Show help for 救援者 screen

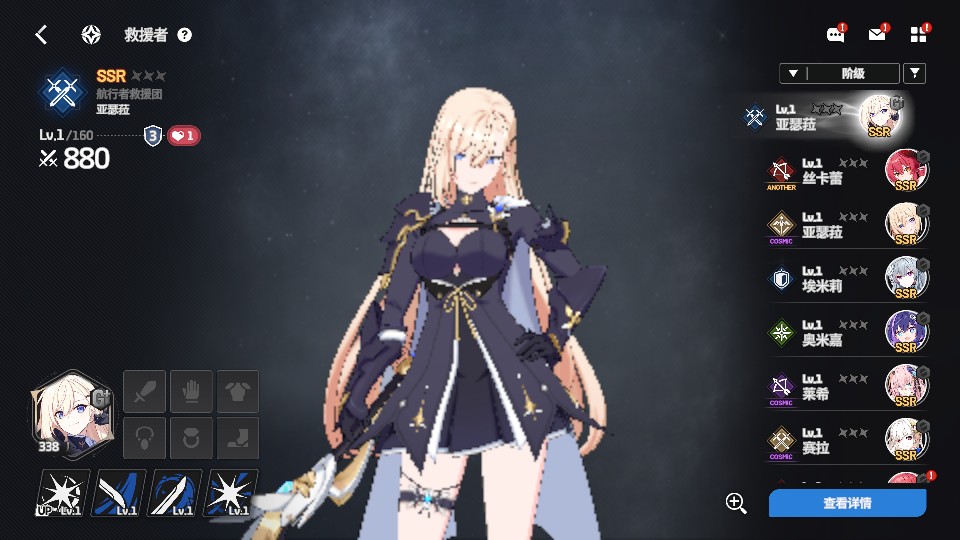184,35
